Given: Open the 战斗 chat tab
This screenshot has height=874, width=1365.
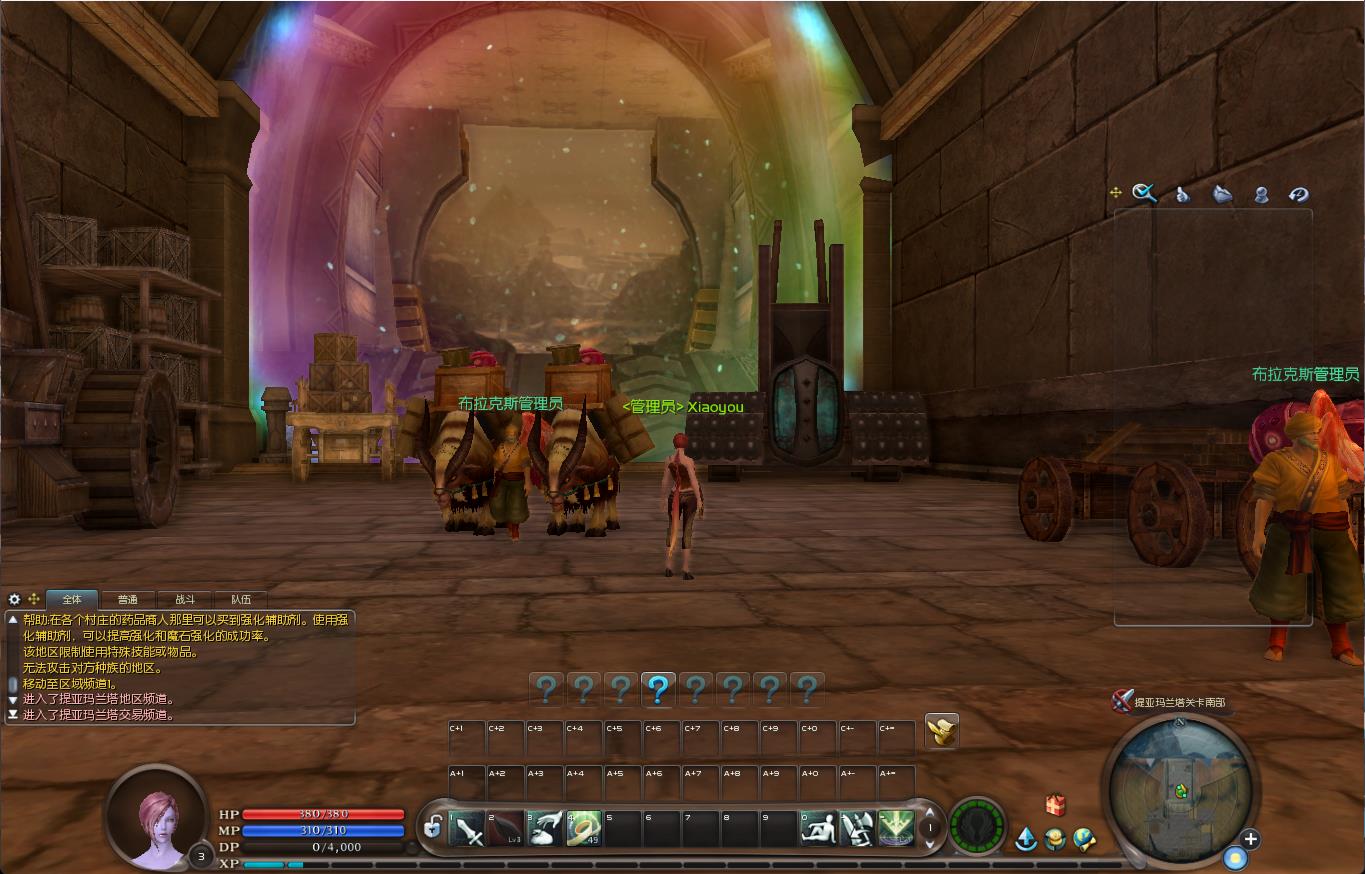Looking at the screenshot, I should 185,600.
